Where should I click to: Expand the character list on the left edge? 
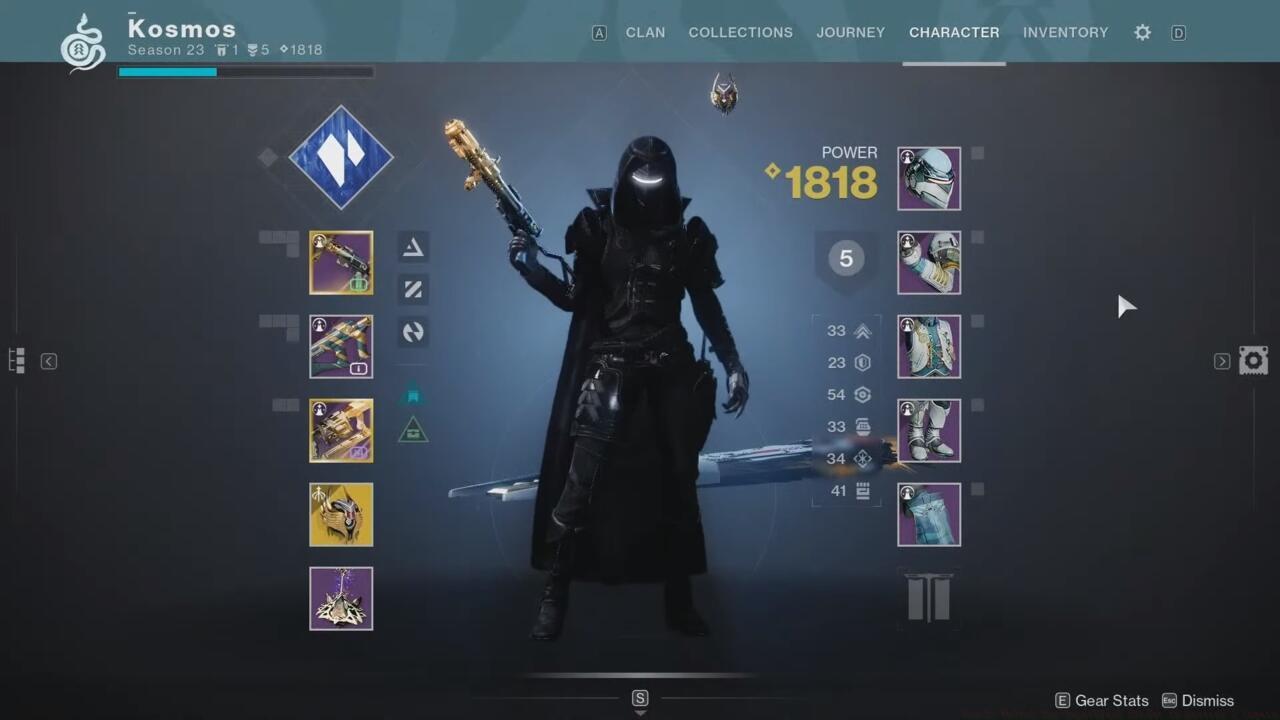pos(15,360)
